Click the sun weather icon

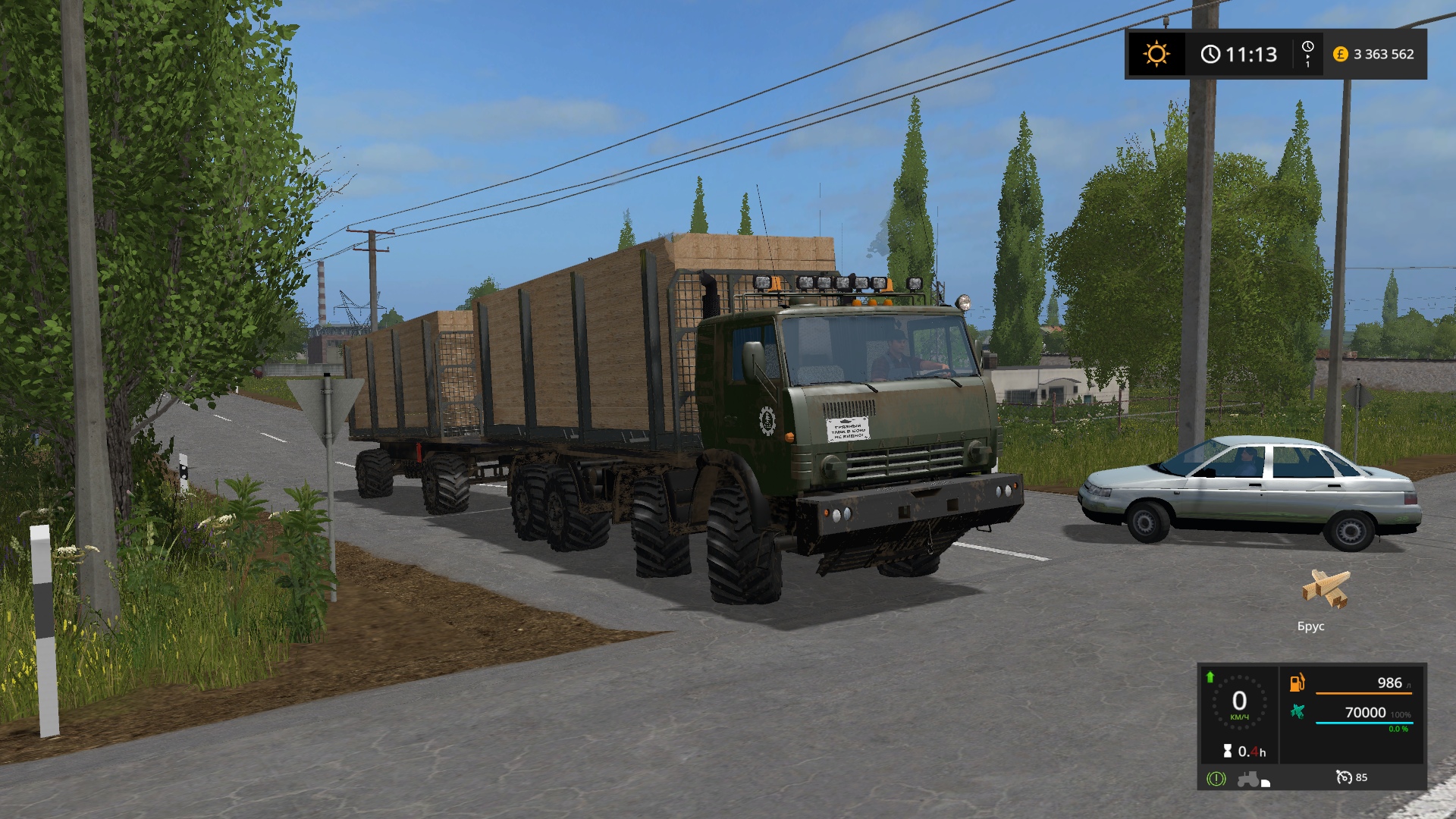click(x=1156, y=54)
